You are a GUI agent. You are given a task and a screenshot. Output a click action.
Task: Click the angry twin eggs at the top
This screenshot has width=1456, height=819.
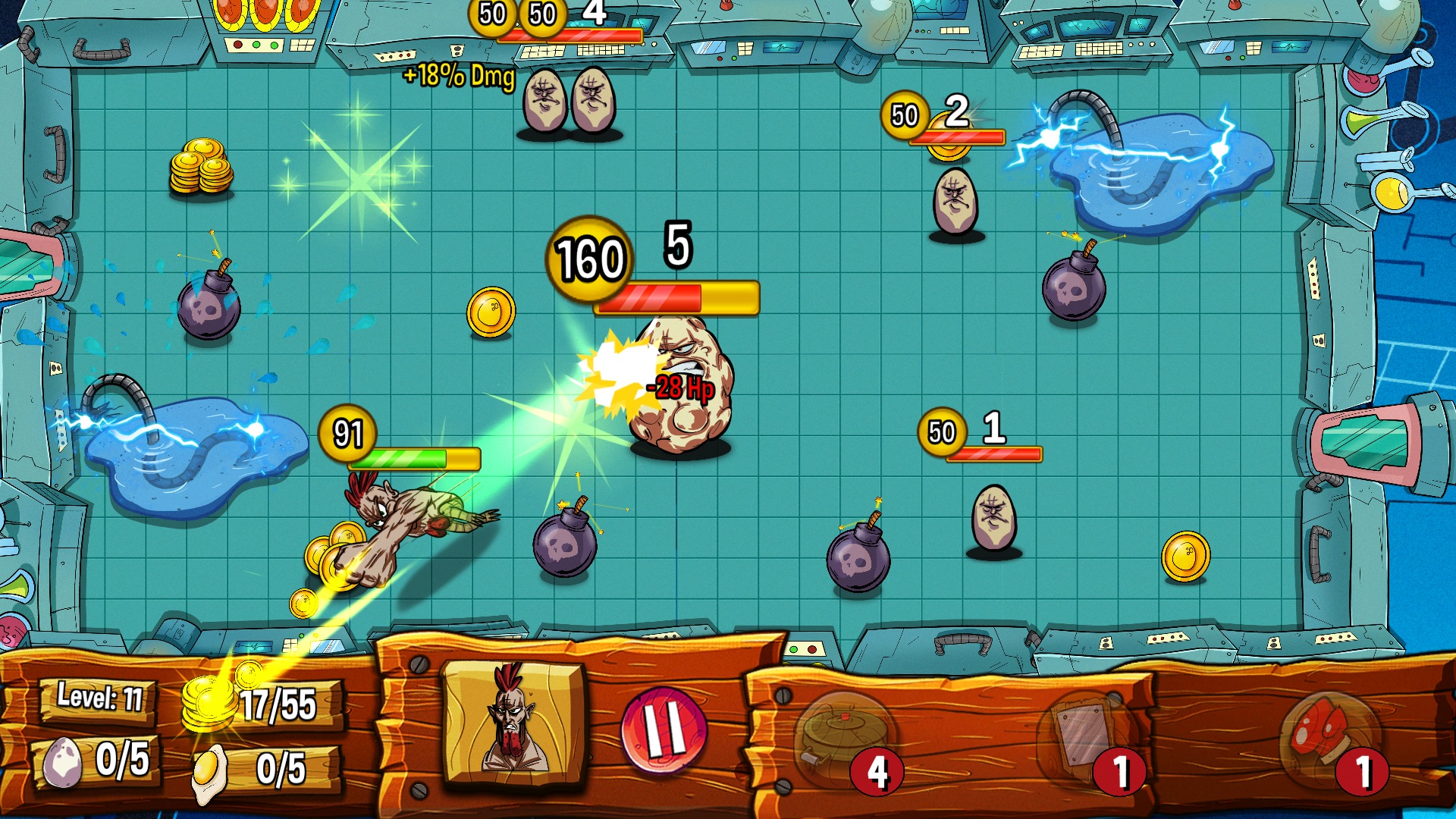570,102
